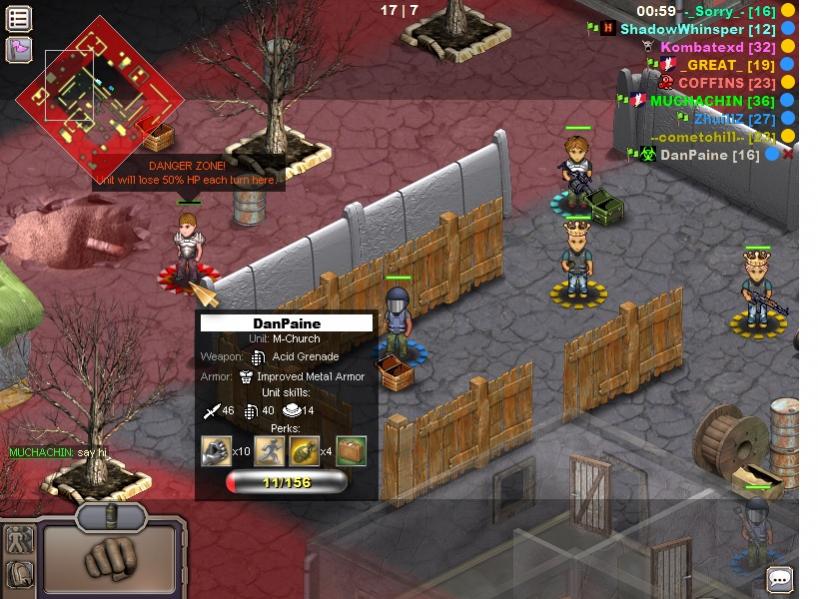Open the chat speech bubble
The height and width of the screenshot is (599, 818).
point(779,579)
